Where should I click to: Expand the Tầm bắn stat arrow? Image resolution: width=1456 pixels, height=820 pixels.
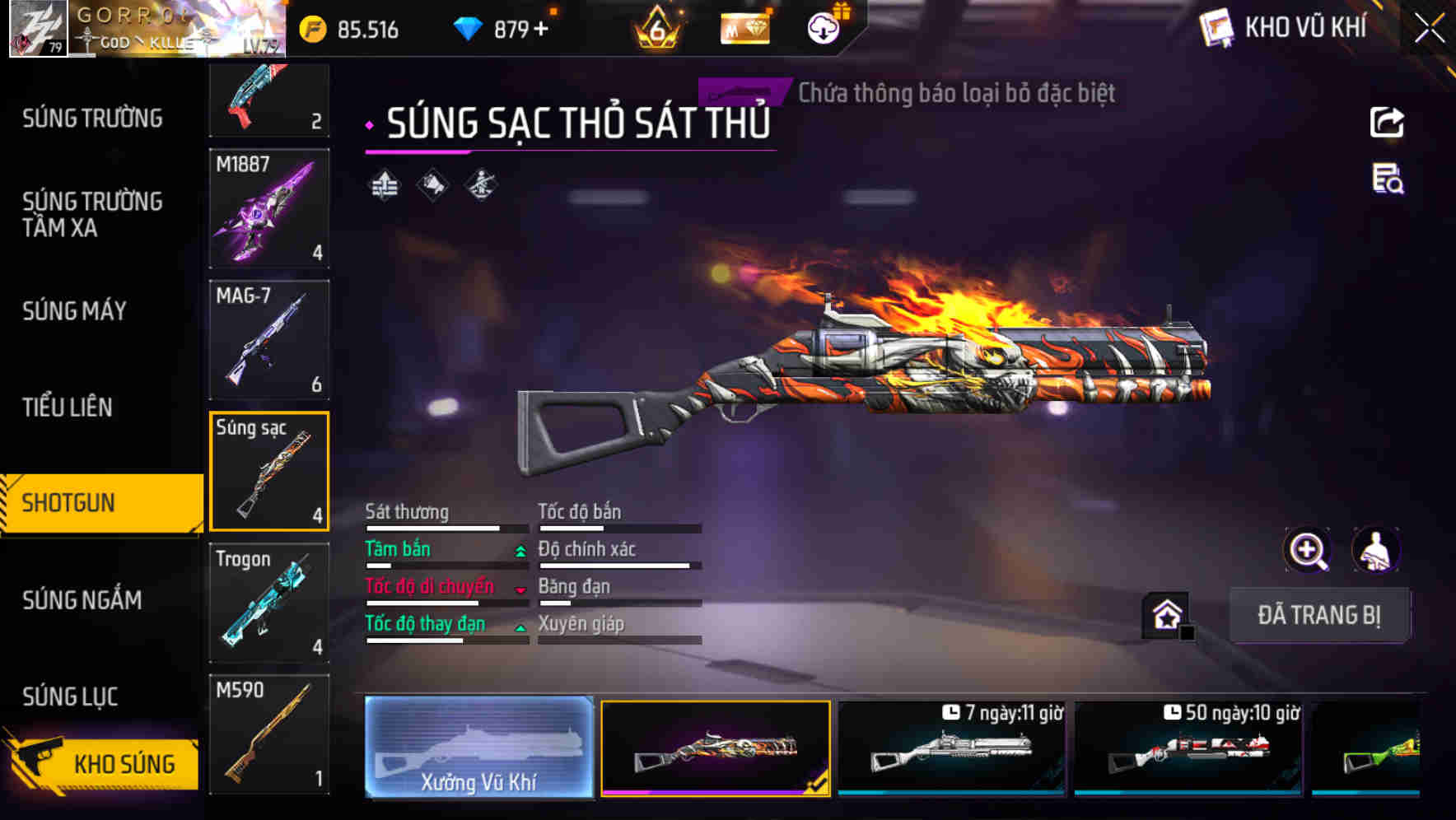[519, 552]
